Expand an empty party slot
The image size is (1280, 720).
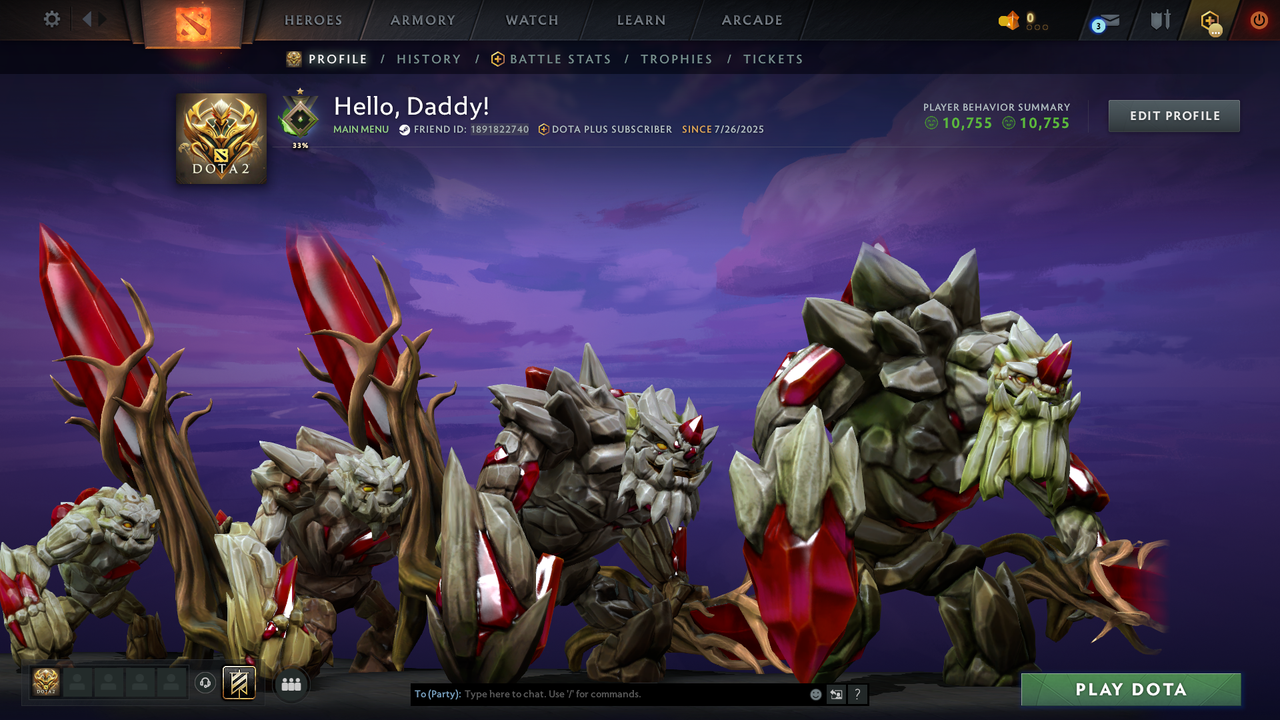click(78, 683)
